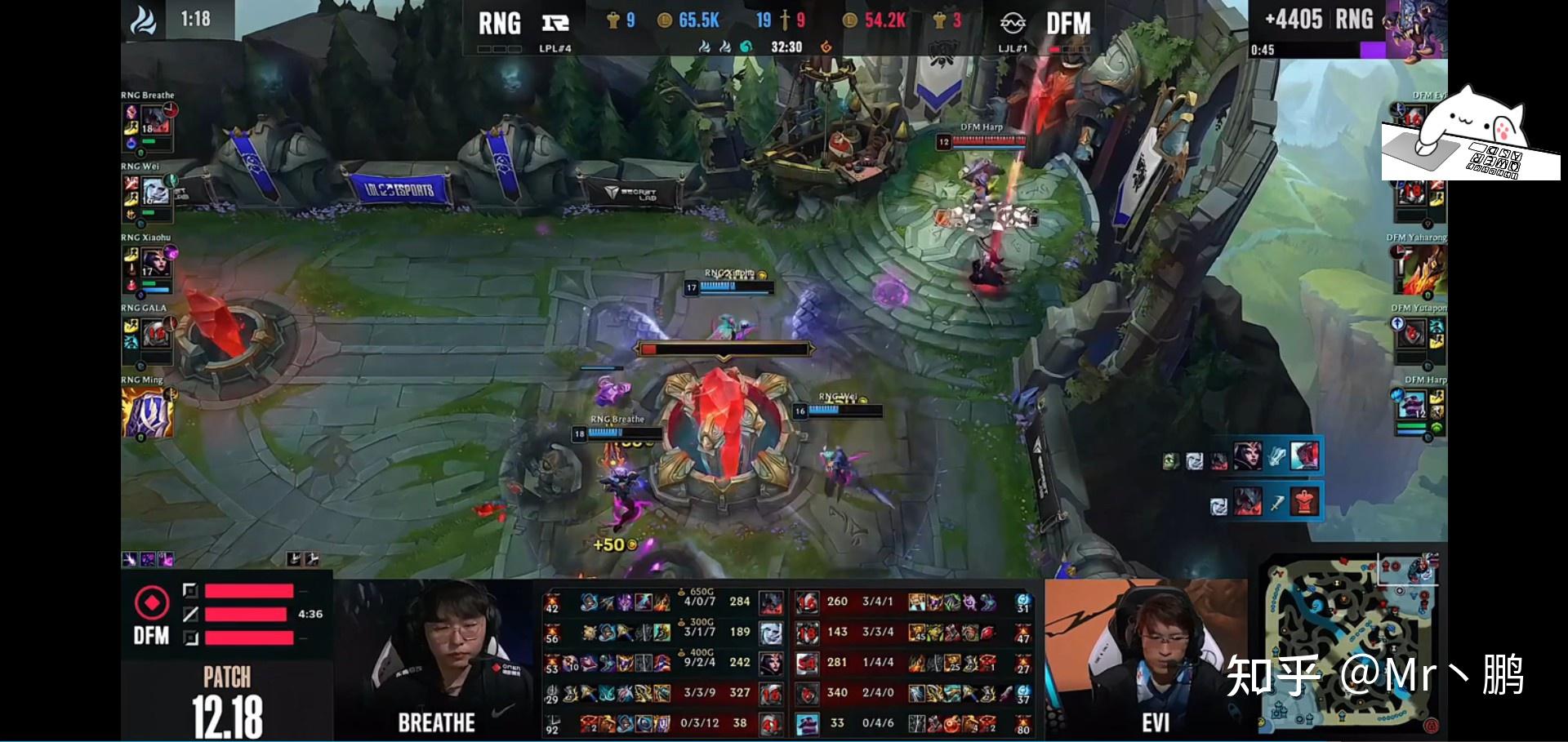This screenshot has height=742, width=1568.
Task: Click the orange dragon icon right of the match timer
Action: pyautogui.click(x=826, y=47)
